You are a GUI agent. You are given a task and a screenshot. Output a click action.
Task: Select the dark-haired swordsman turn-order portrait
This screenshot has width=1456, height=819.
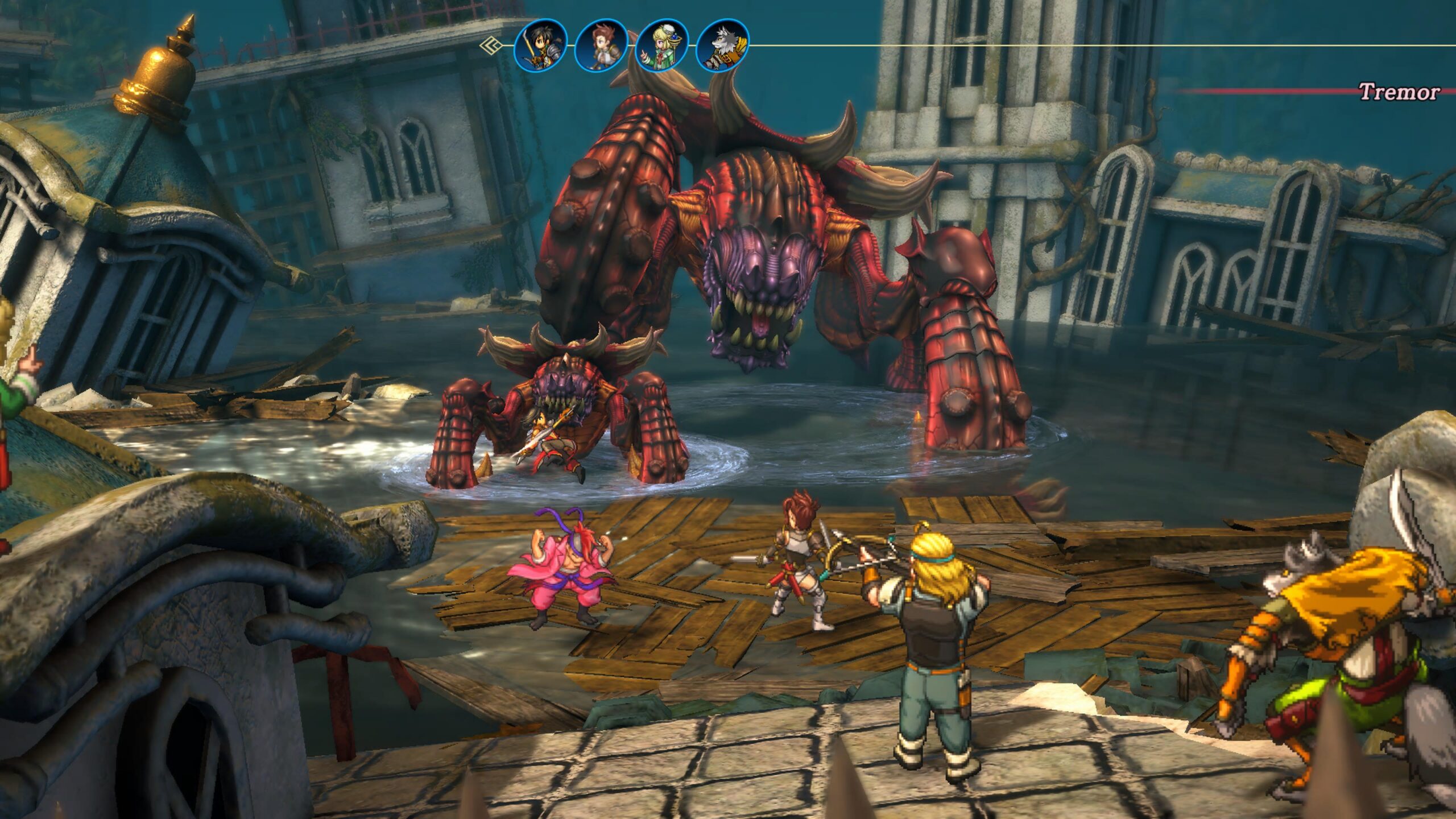pos(540,45)
